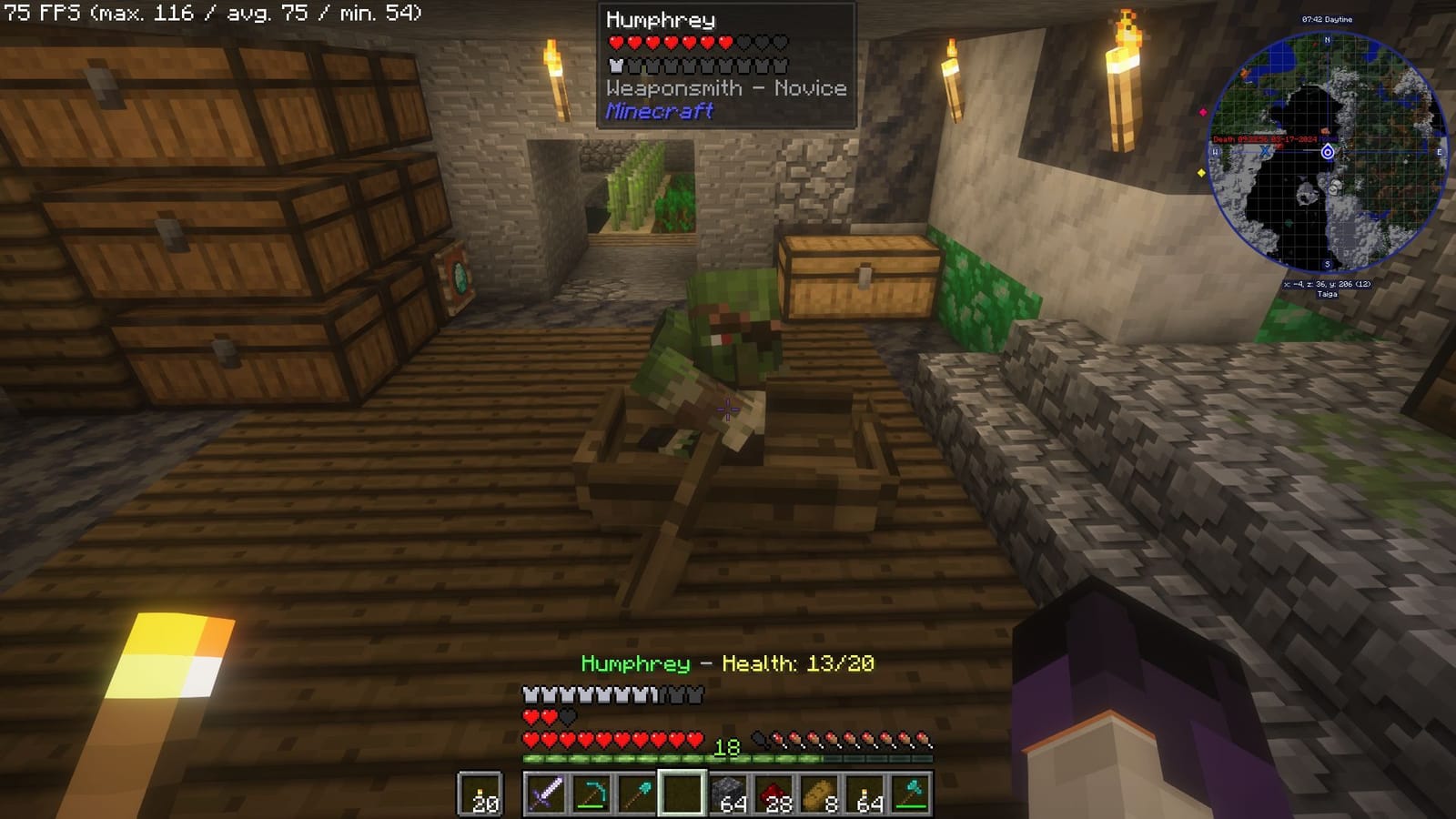Select the diamond axe hotbar slot
Image resolution: width=1456 pixels, height=819 pixels.
[x=913, y=791]
